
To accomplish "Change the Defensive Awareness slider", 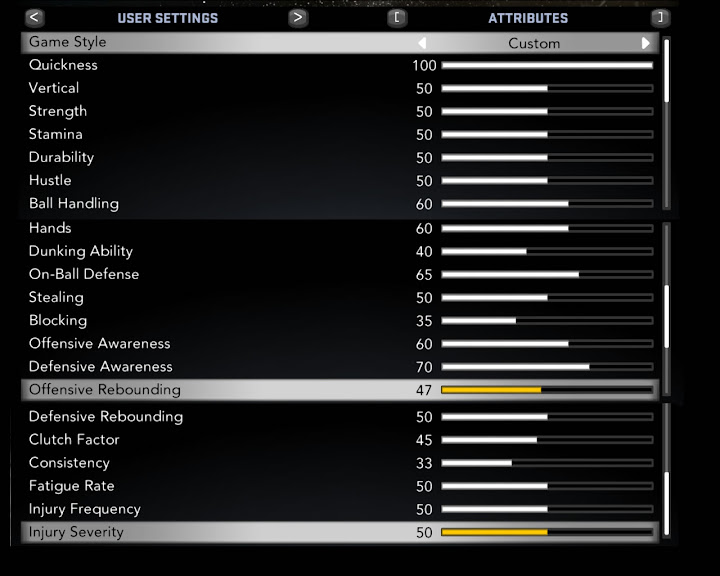I will (547, 367).
